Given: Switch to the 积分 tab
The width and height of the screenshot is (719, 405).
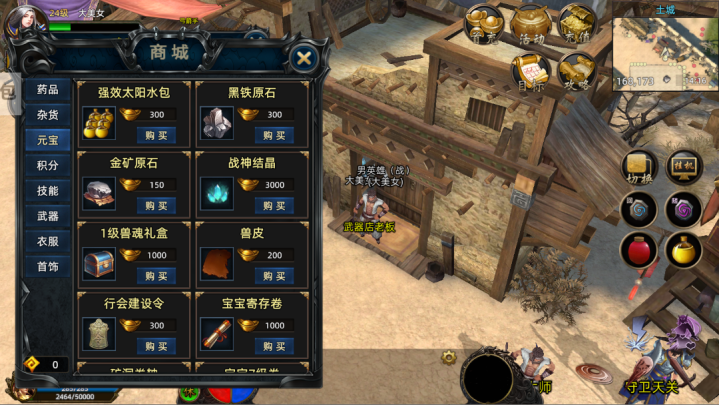Looking at the screenshot, I should click(x=47, y=165).
